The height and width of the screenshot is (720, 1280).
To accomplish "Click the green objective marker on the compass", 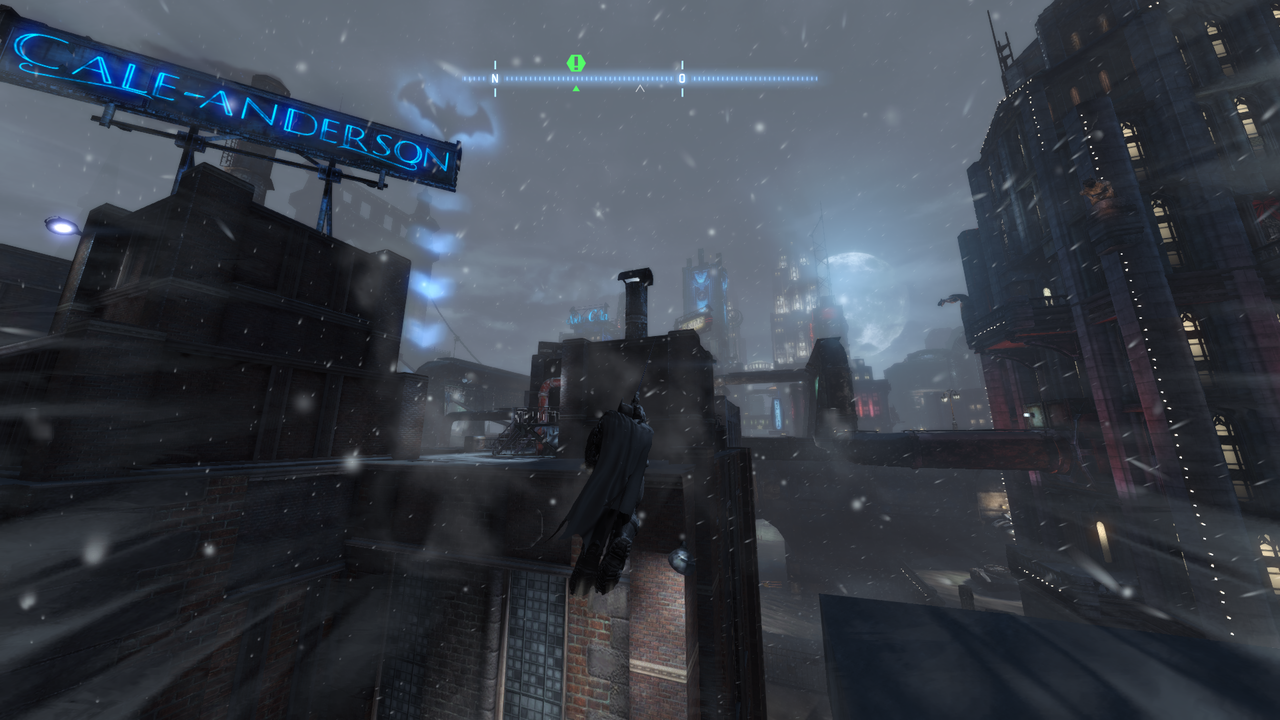I will (576, 63).
